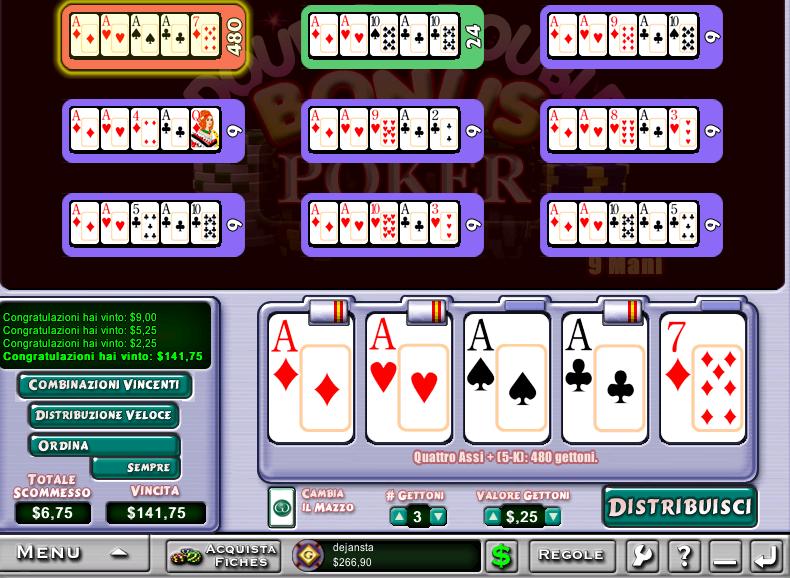
Task: Buy chips via Acquista Fiches
Action: click(224, 555)
